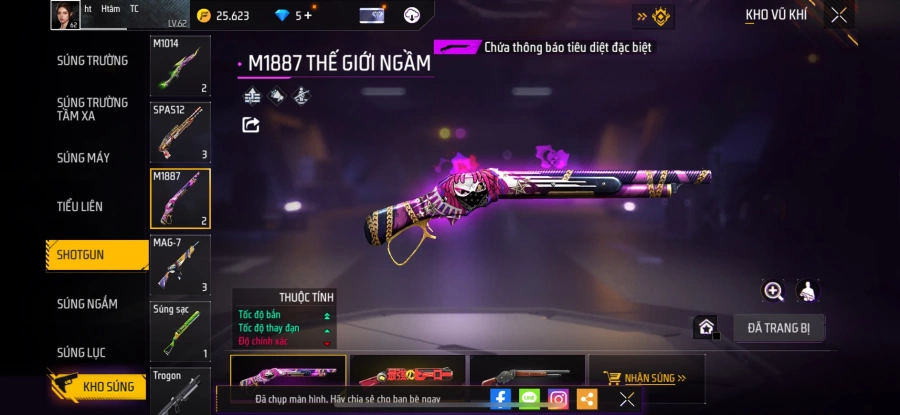Open the Nhận Súng shop link
This screenshot has height=415, width=900.
[646, 379]
